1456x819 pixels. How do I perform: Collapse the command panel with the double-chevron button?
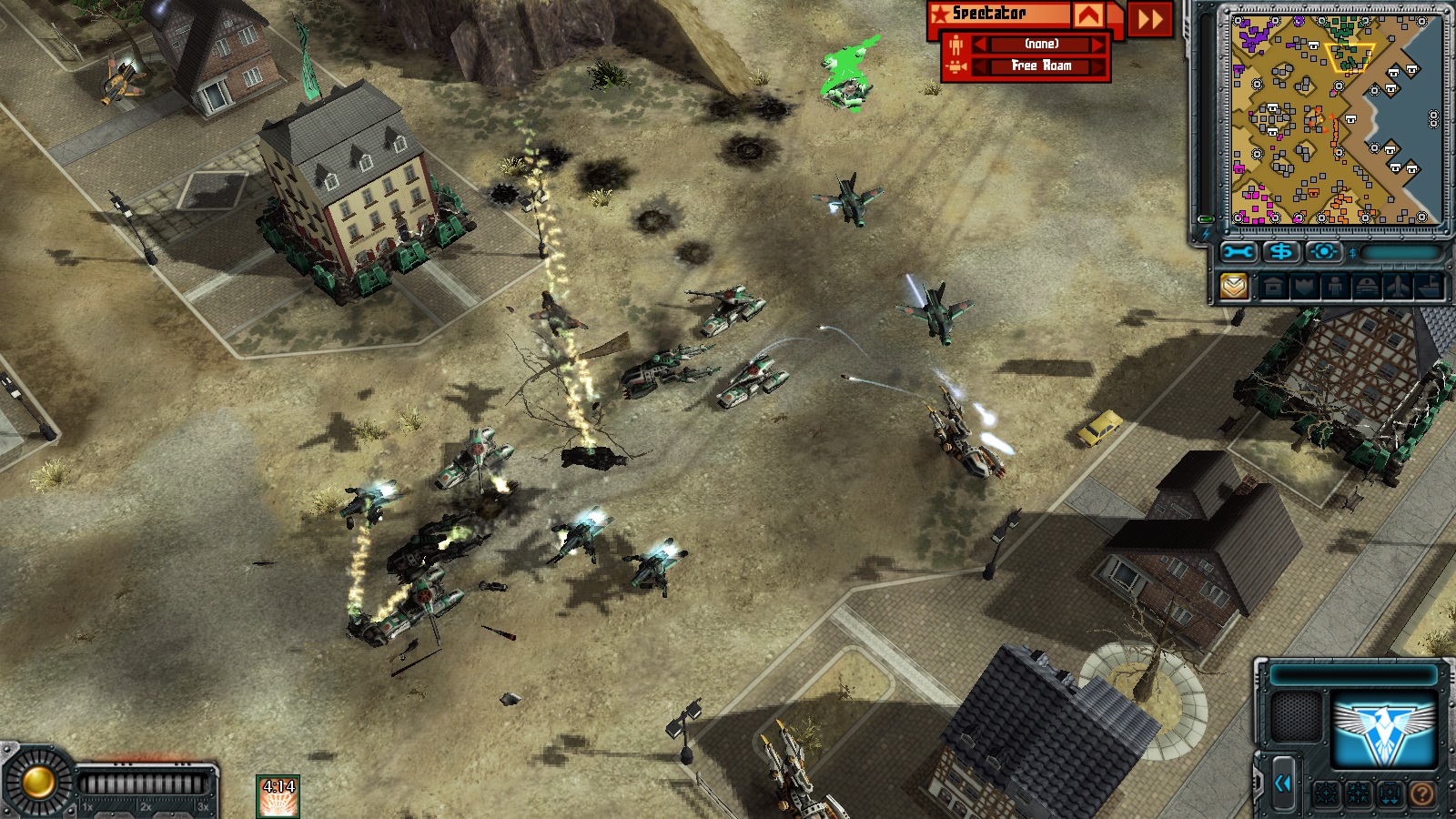[x=1283, y=783]
